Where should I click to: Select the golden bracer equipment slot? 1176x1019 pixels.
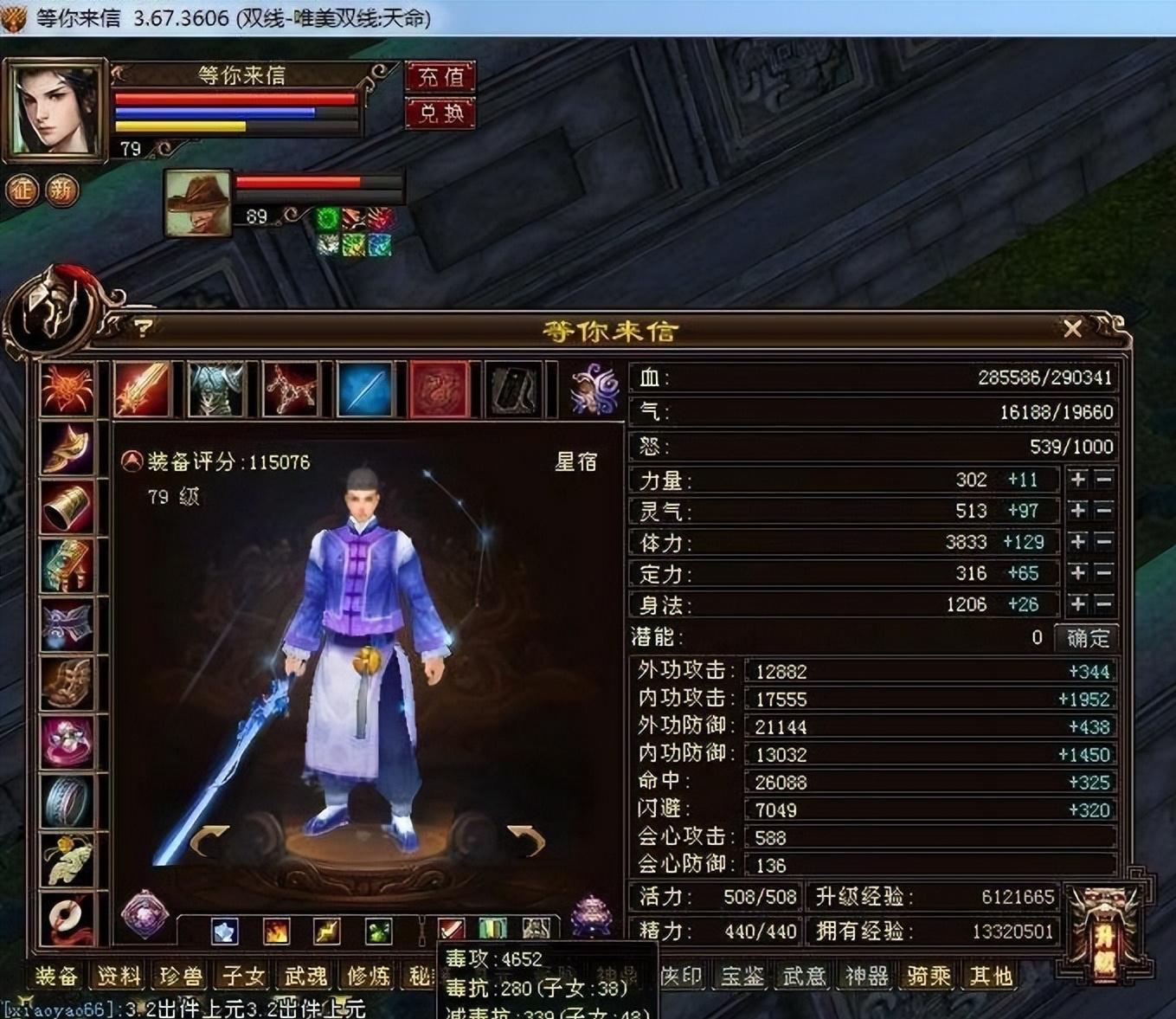click(67, 507)
